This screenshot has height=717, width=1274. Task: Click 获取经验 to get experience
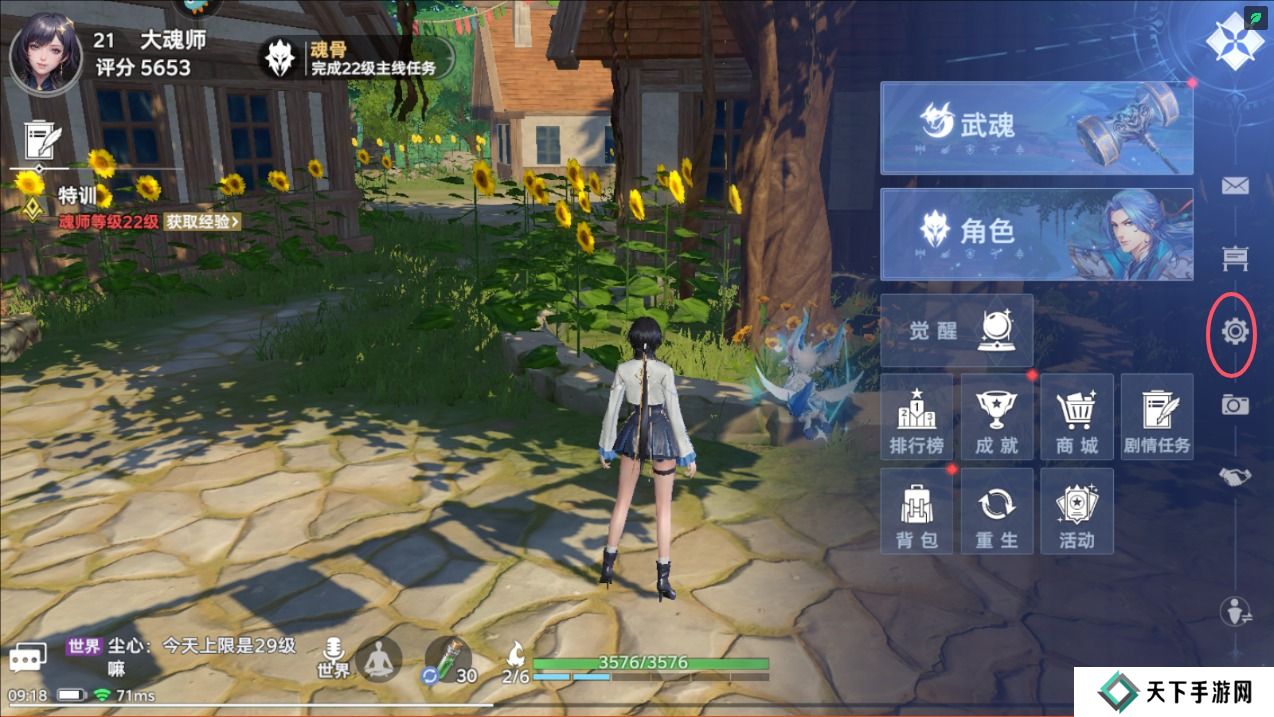pyautogui.click(x=202, y=222)
